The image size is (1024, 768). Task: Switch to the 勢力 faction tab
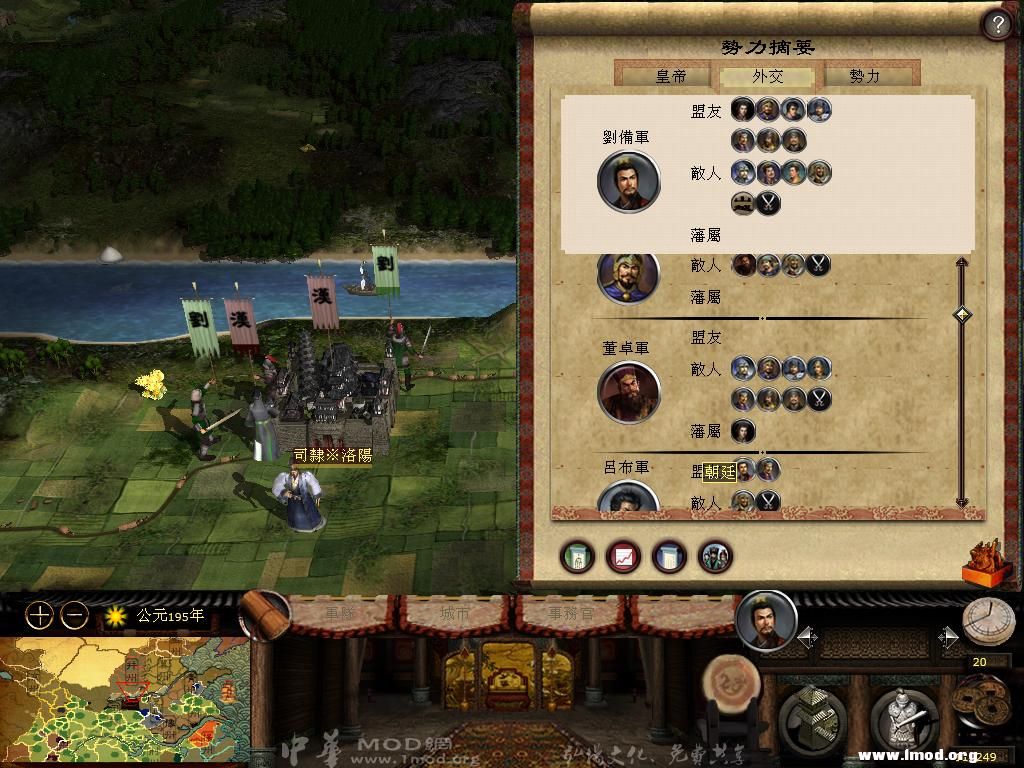click(x=865, y=76)
